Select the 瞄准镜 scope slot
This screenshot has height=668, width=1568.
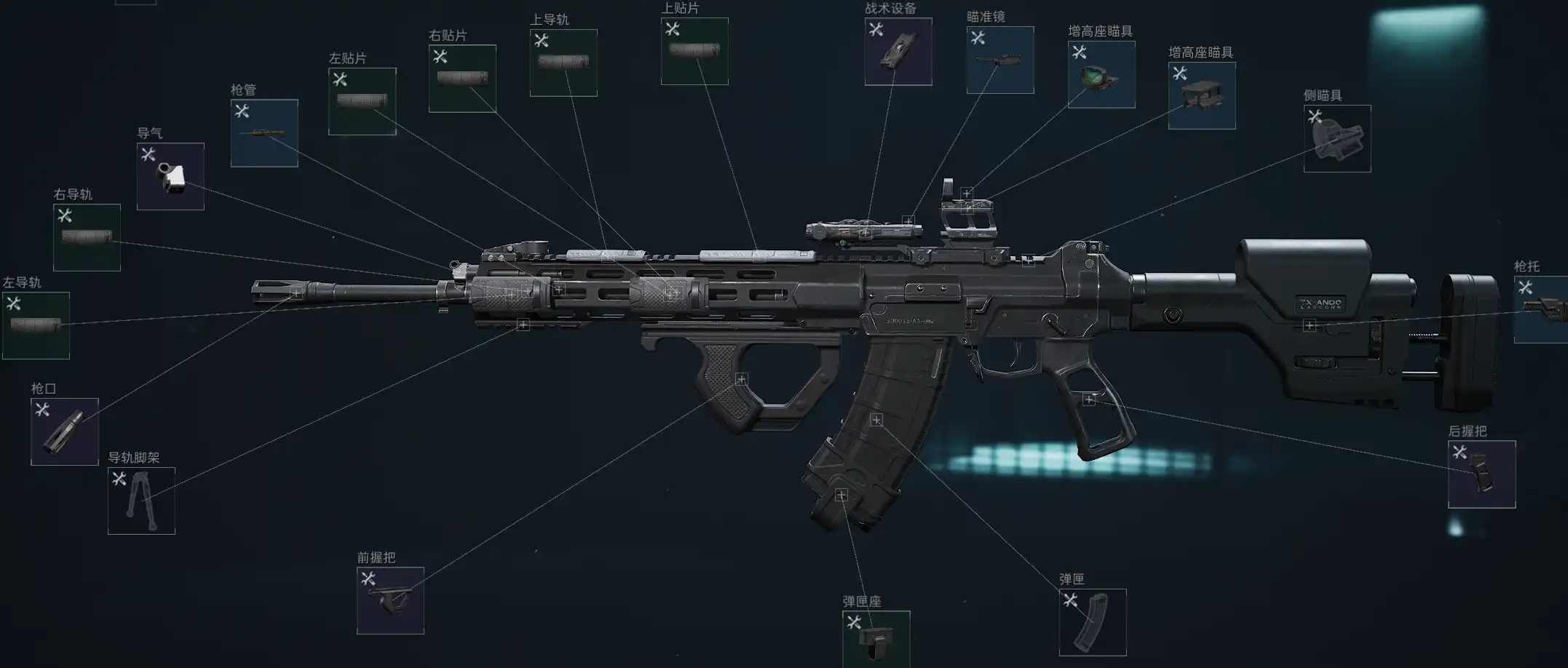[x=1000, y=60]
